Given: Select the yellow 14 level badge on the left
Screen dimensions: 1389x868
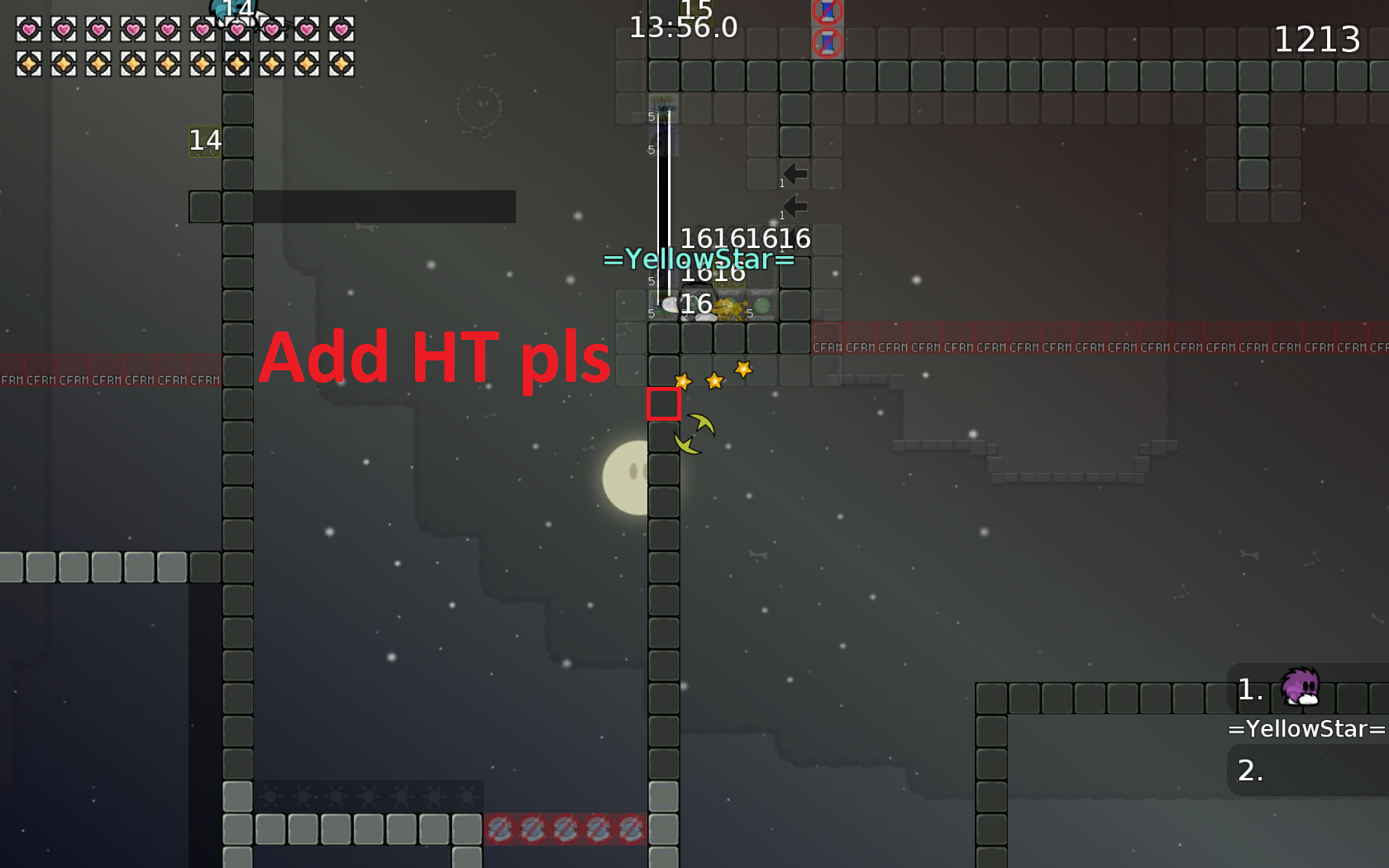Looking at the screenshot, I should point(203,141).
